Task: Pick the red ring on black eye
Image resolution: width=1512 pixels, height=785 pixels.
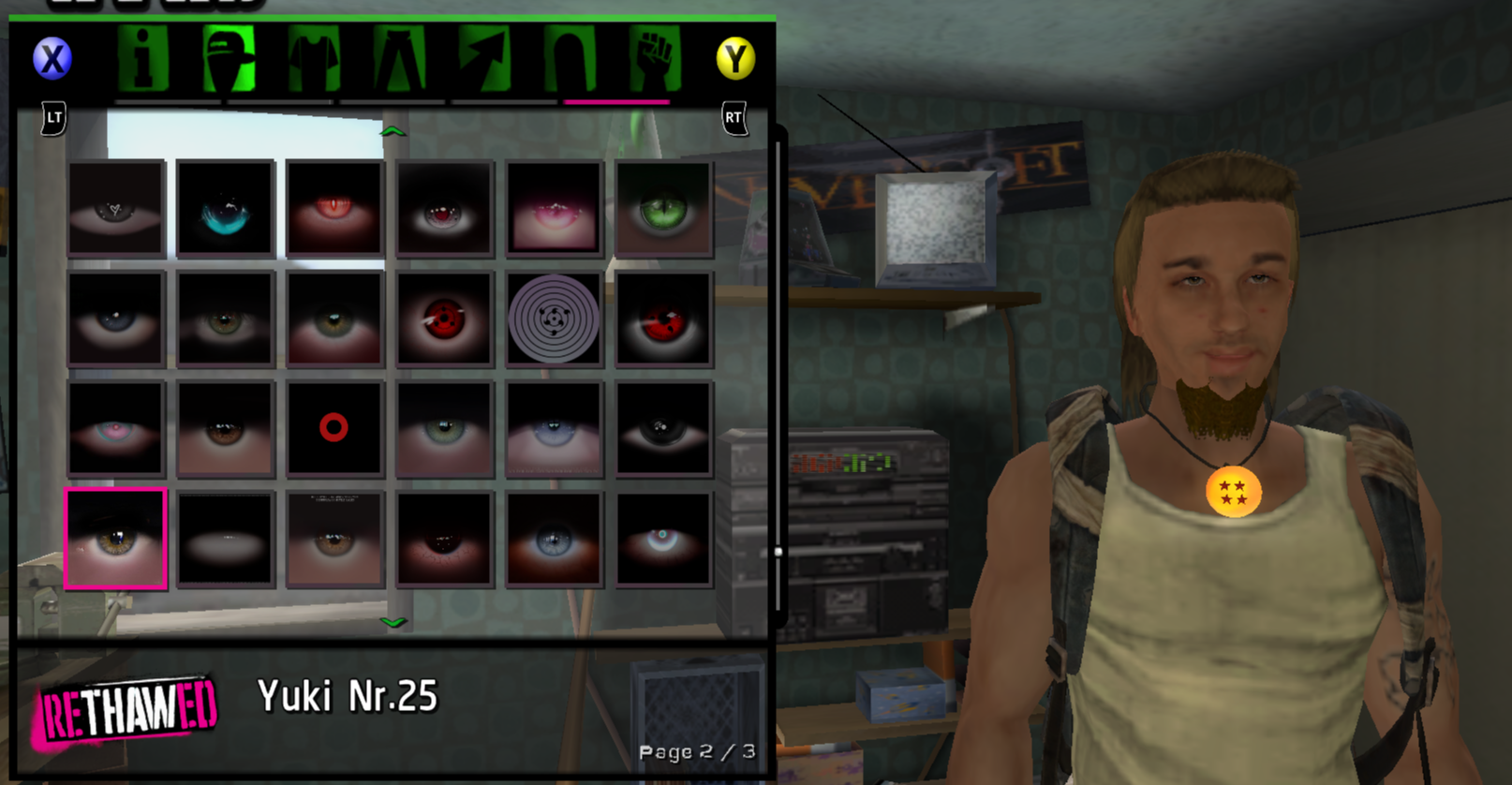Action: coord(334,428)
